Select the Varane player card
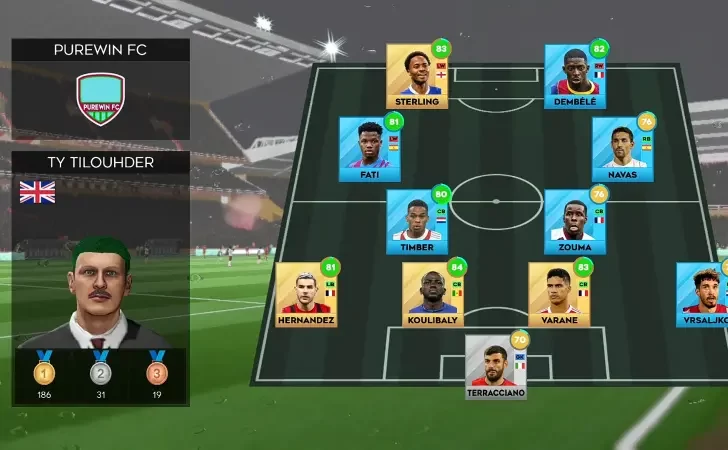The image size is (728, 450). coord(559,294)
